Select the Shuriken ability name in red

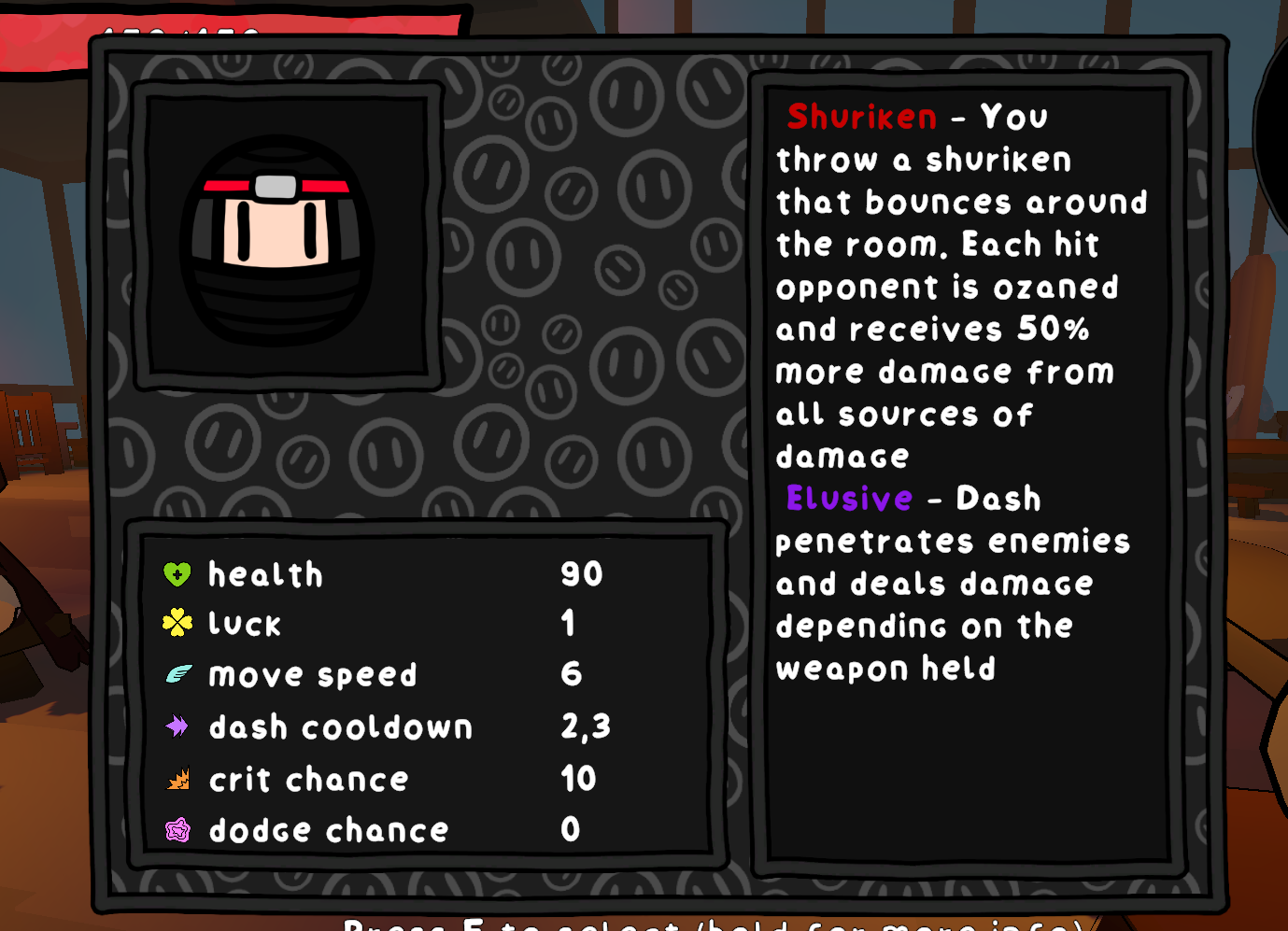(860, 117)
